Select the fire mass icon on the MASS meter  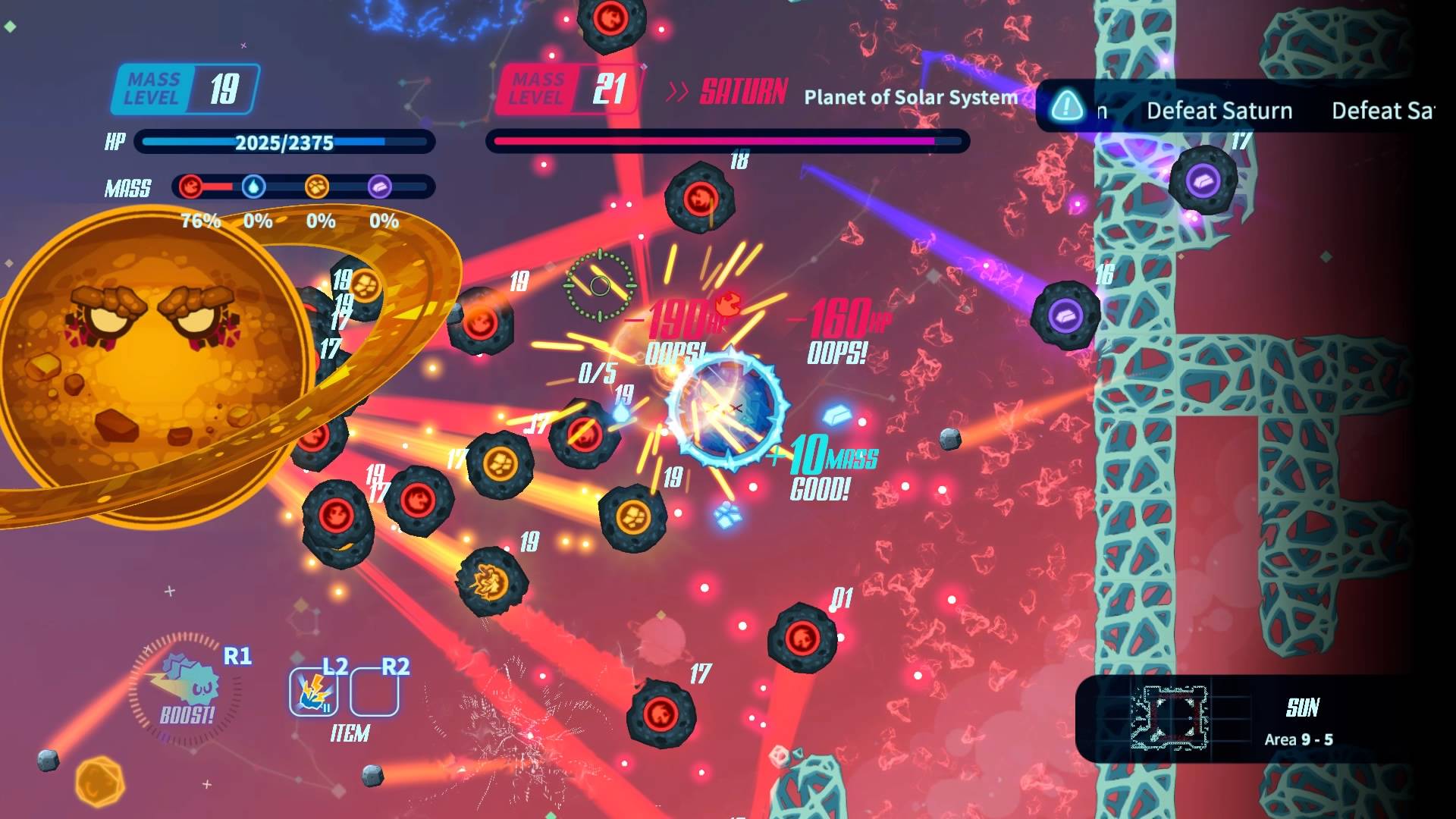192,185
